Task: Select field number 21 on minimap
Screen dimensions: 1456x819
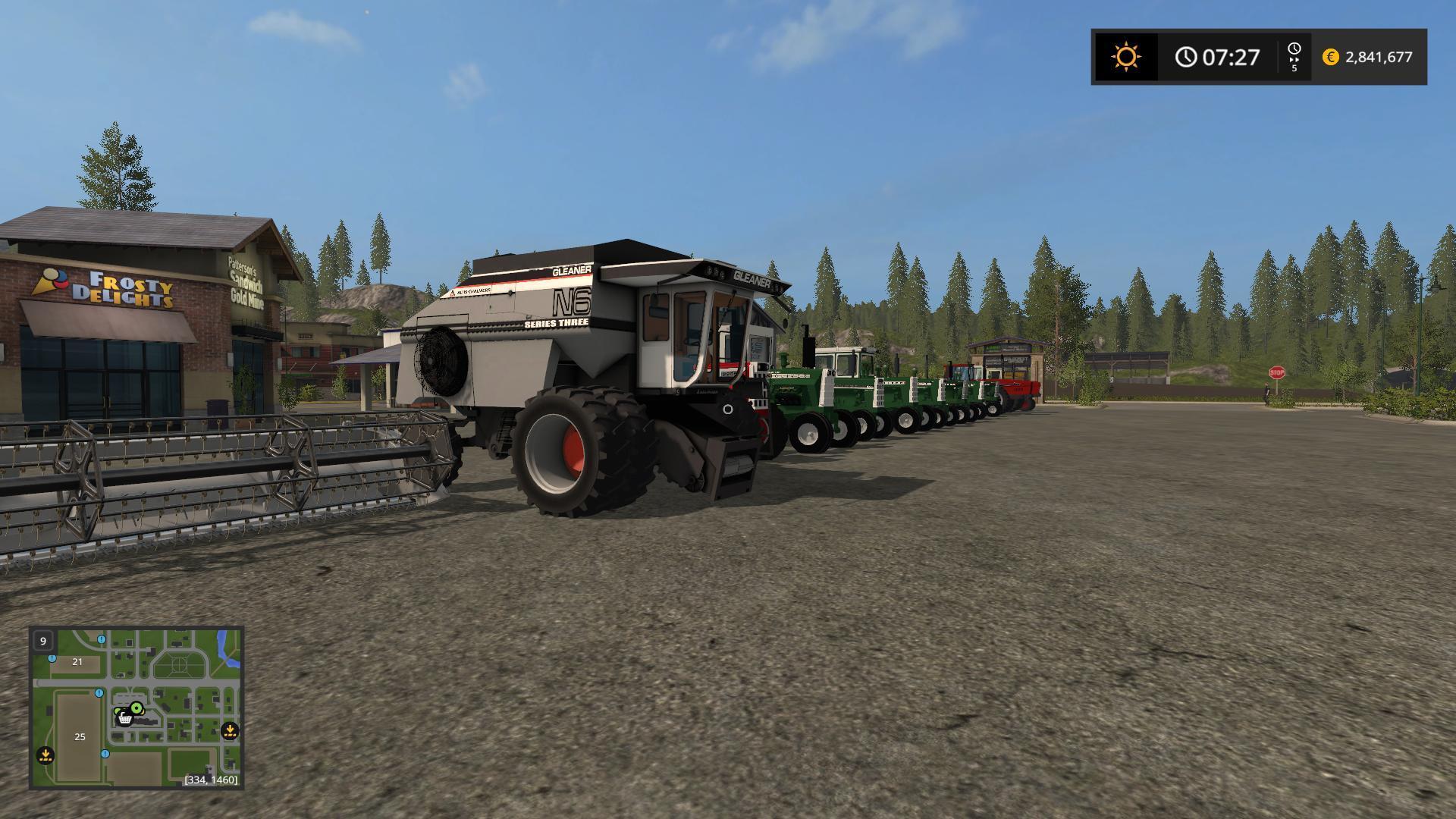Action: tap(77, 661)
